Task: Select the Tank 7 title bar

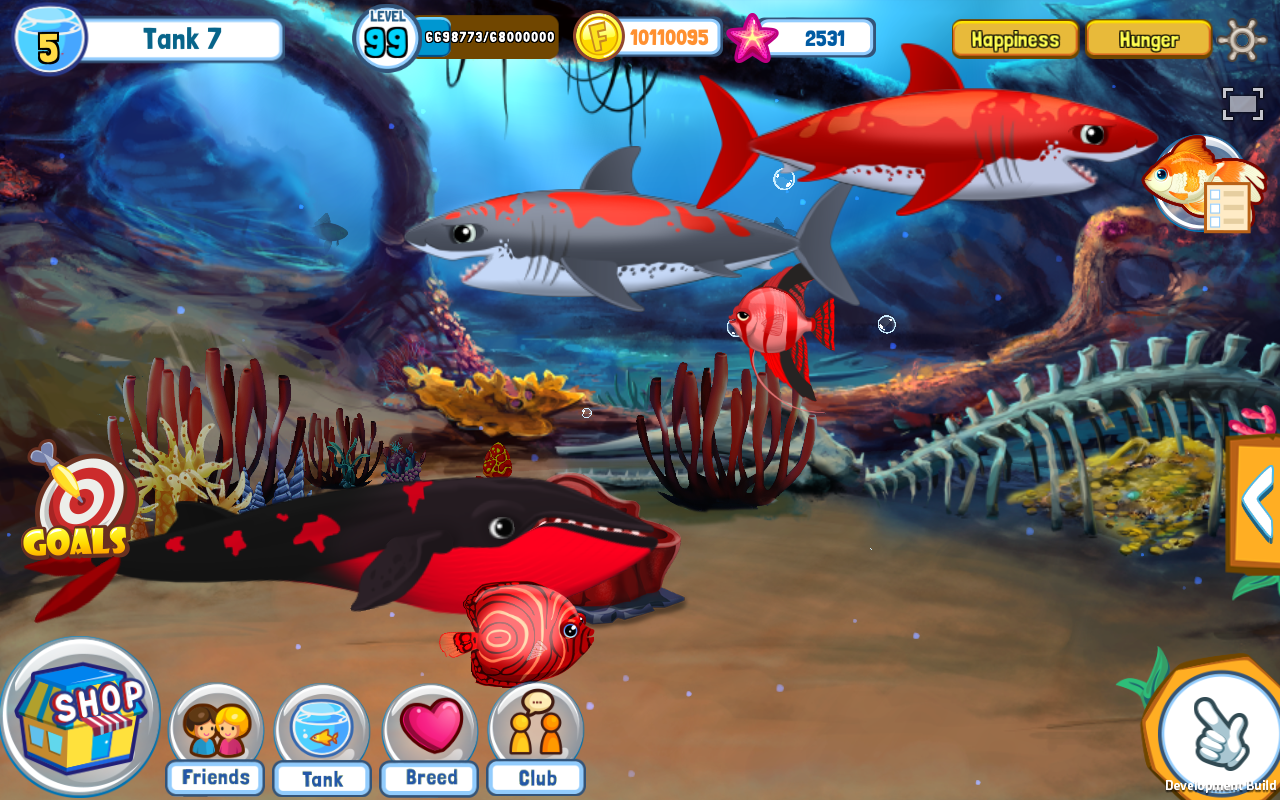Action: coord(180,38)
